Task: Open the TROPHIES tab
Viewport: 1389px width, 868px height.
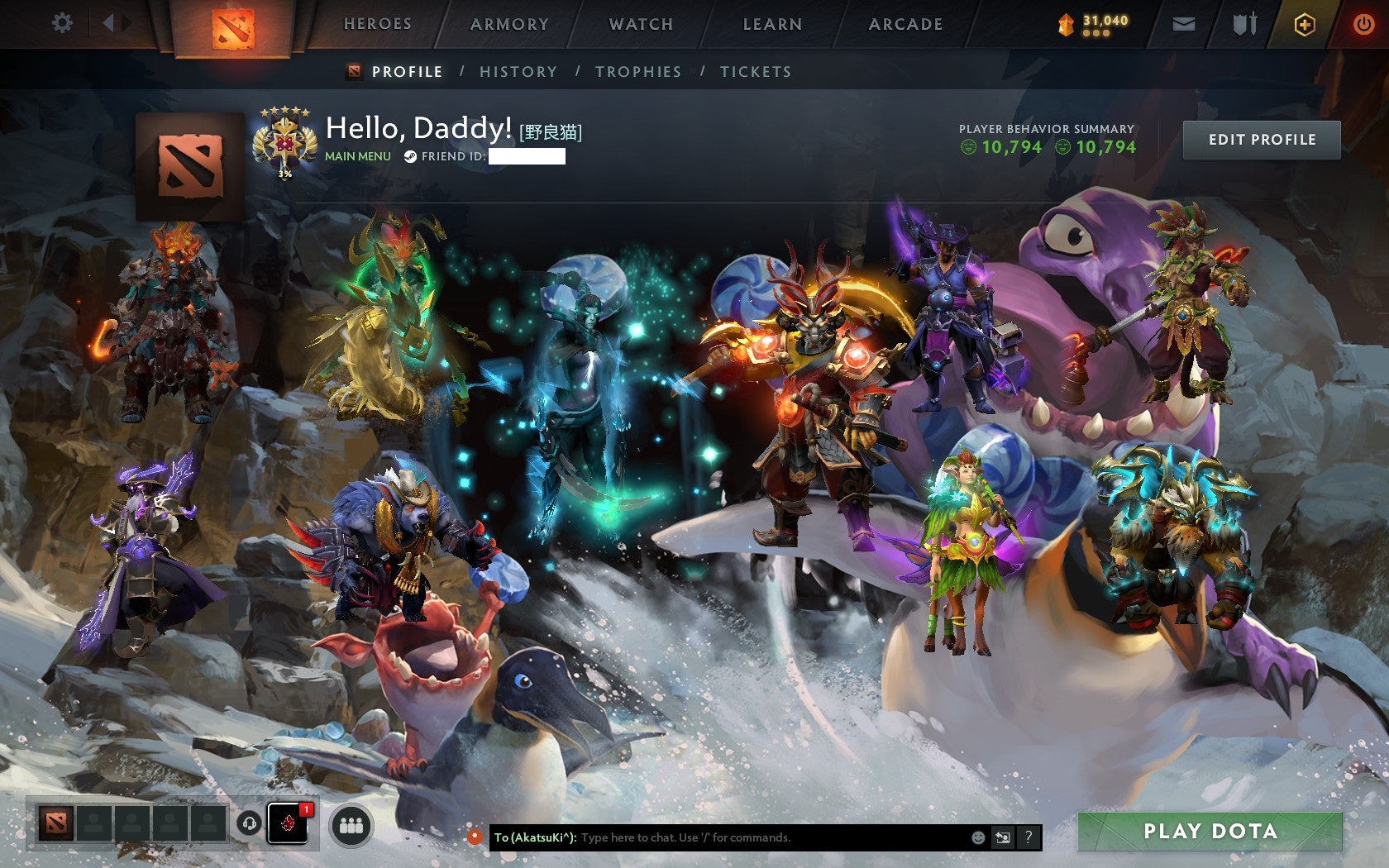Action: point(637,72)
